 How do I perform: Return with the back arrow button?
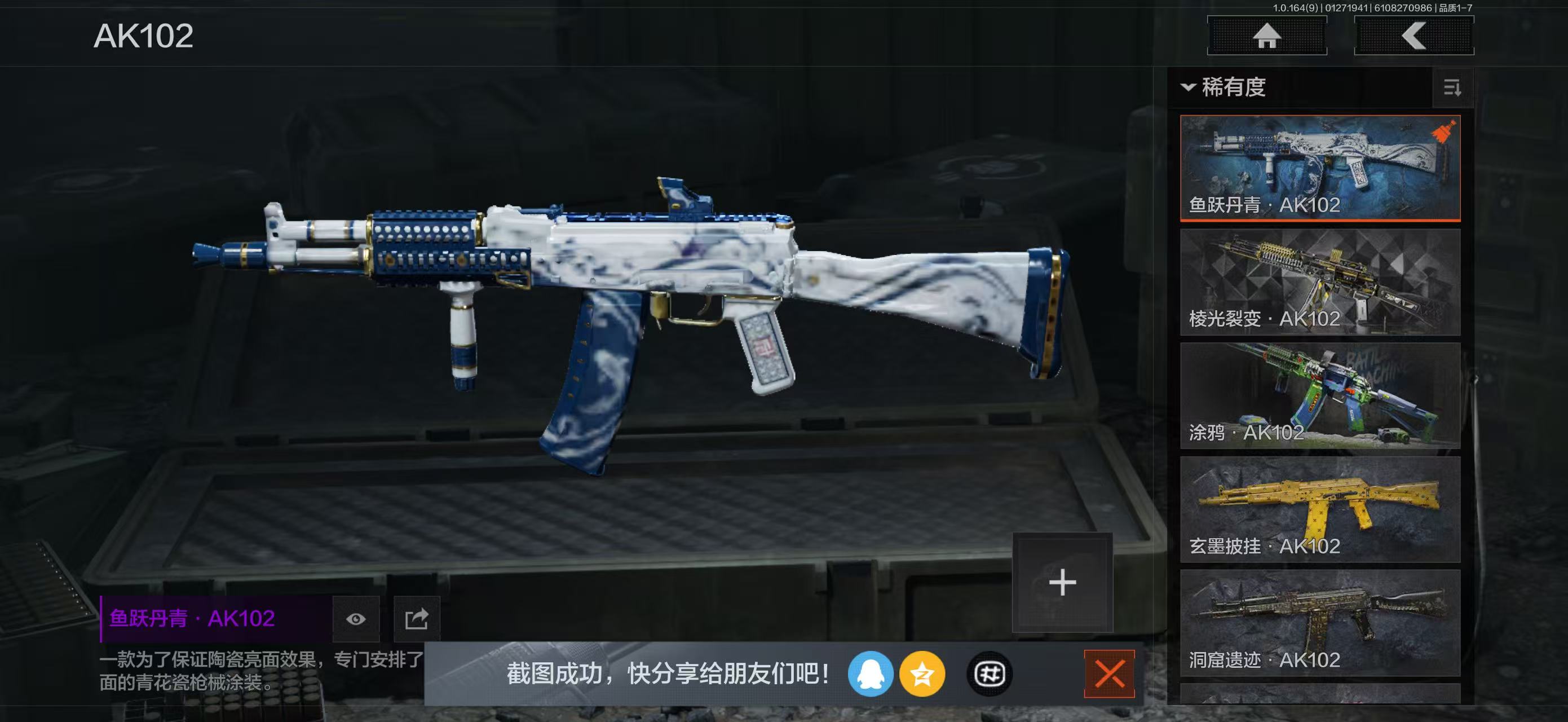pyautogui.click(x=1414, y=36)
